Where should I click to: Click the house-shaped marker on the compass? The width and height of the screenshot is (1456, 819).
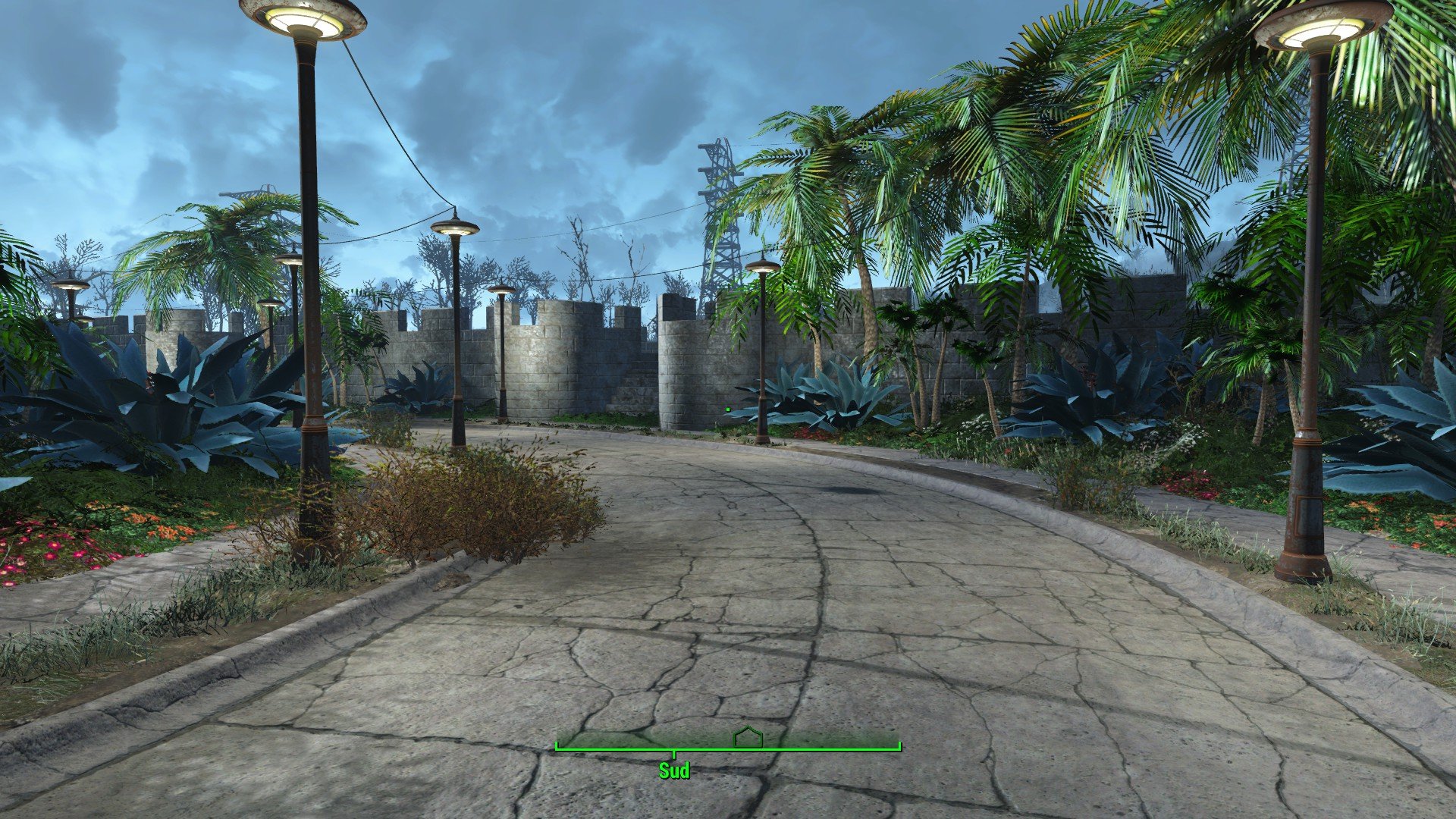(748, 737)
